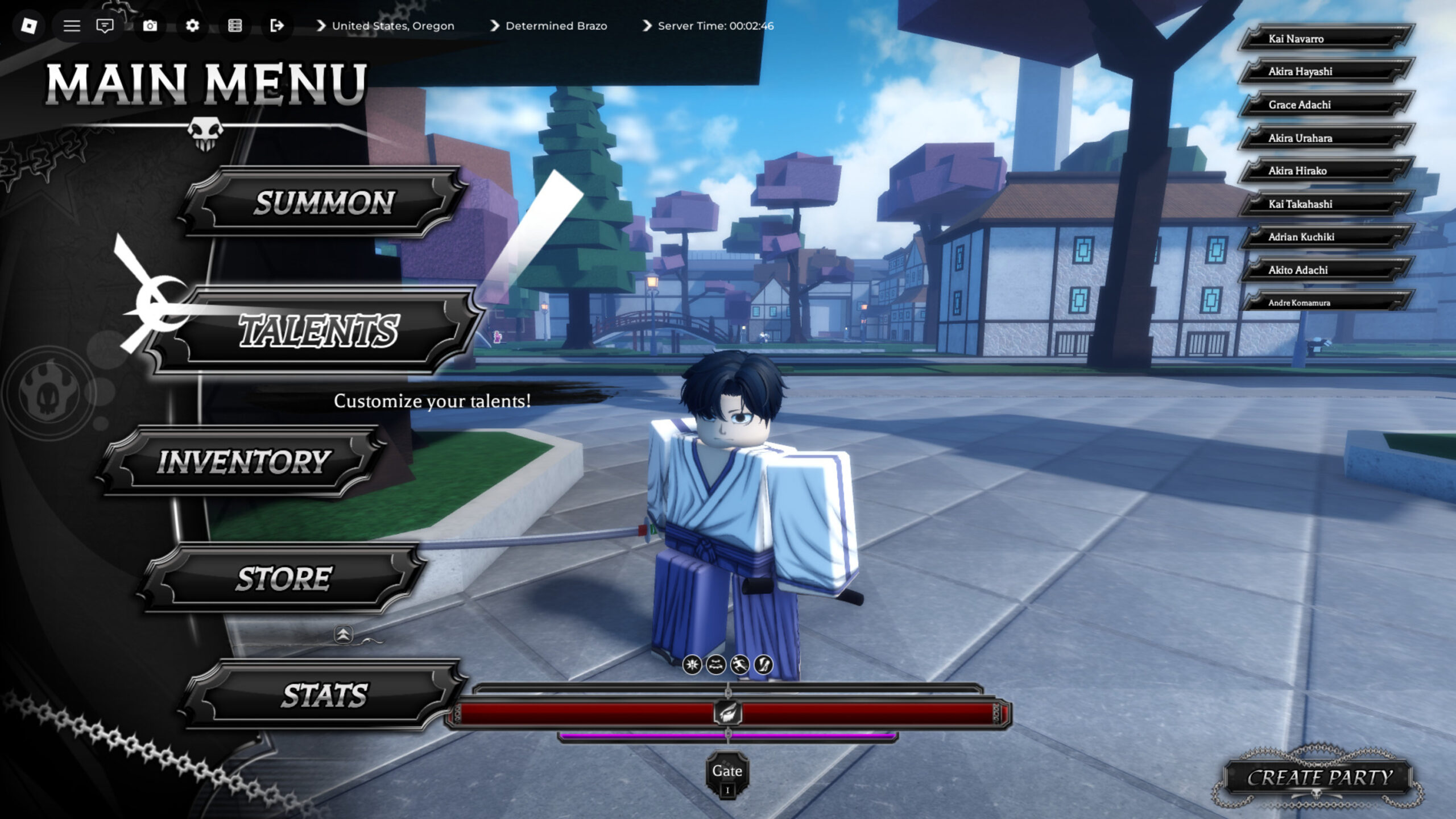Image resolution: width=1456 pixels, height=819 pixels.
Task: Open settings via the gear icon
Action: (x=192, y=26)
